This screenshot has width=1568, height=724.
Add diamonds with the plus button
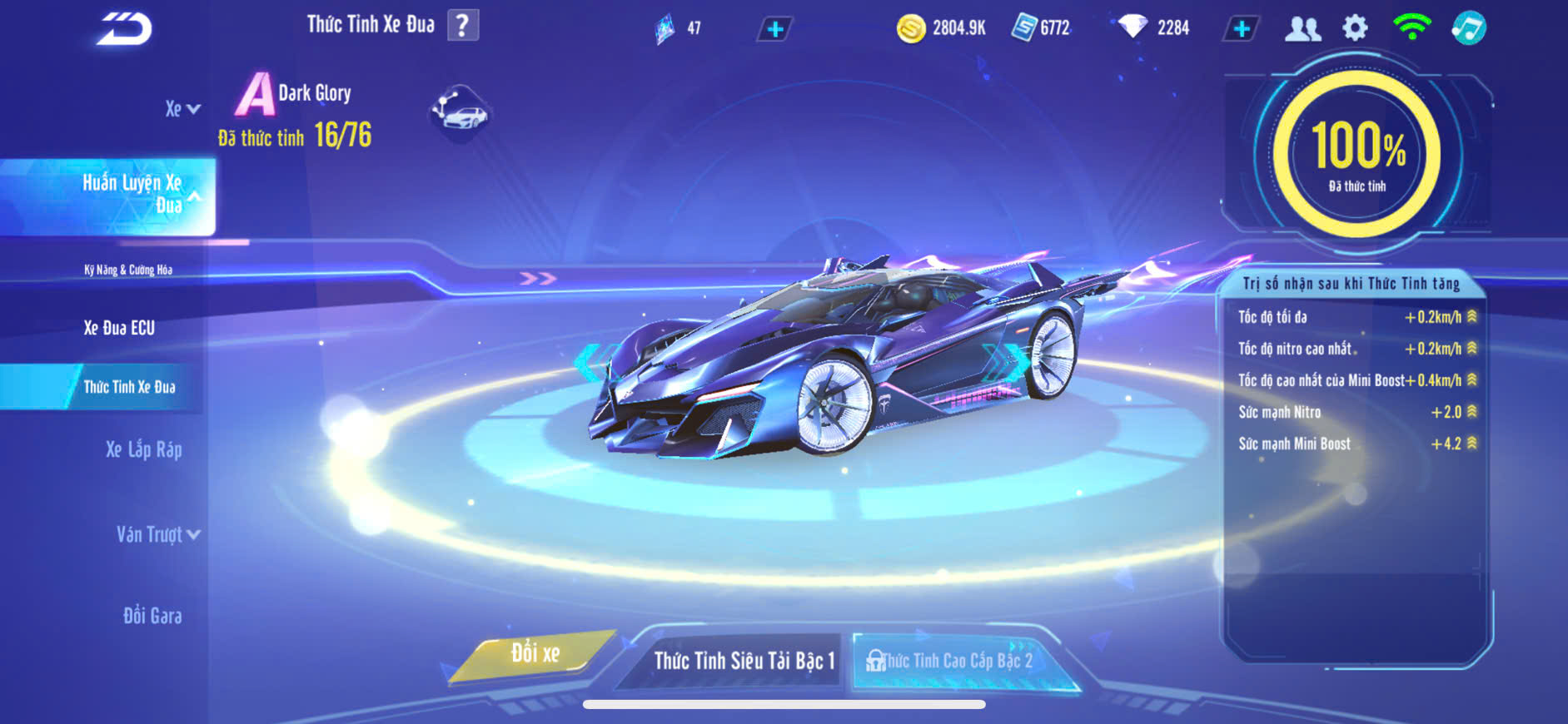coord(1241,28)
